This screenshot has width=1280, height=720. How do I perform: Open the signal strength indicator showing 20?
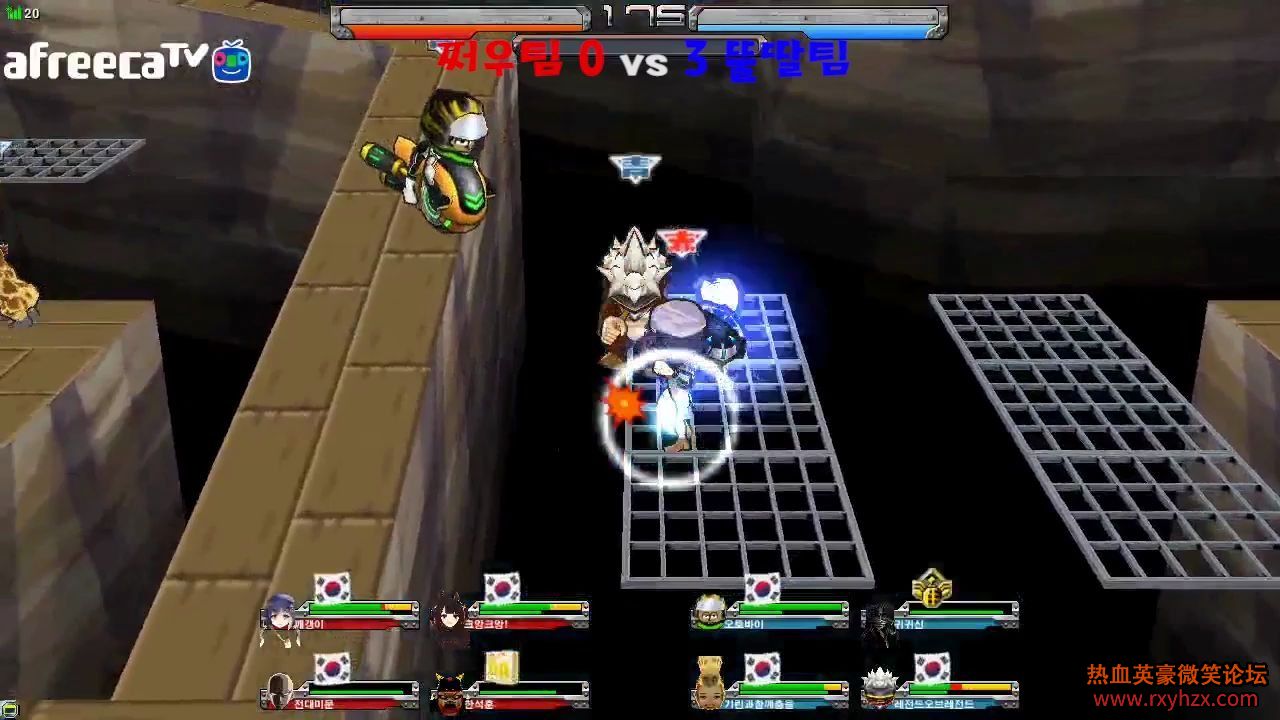click(18, 14)
